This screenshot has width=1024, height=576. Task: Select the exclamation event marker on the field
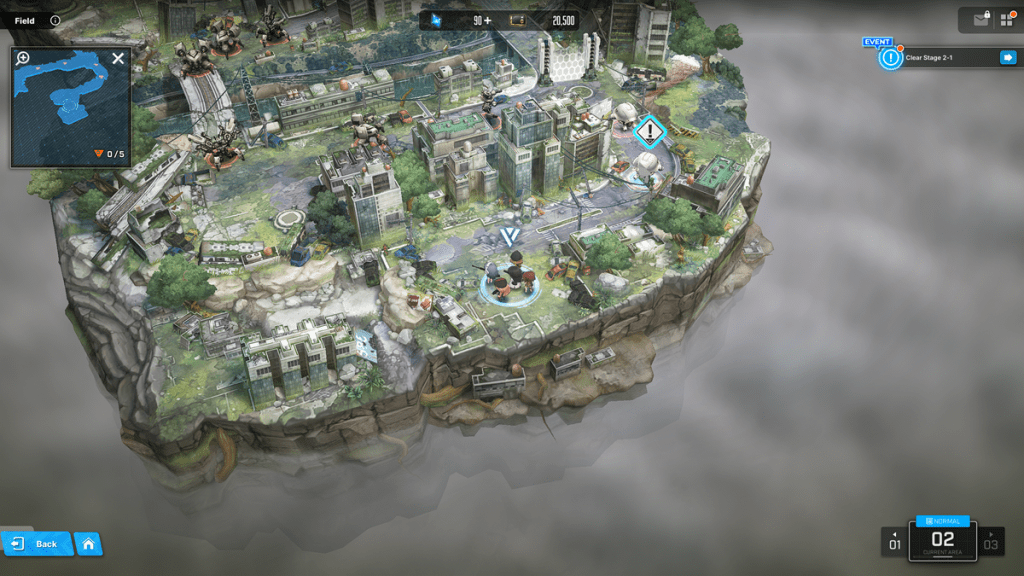pos(650,131)
